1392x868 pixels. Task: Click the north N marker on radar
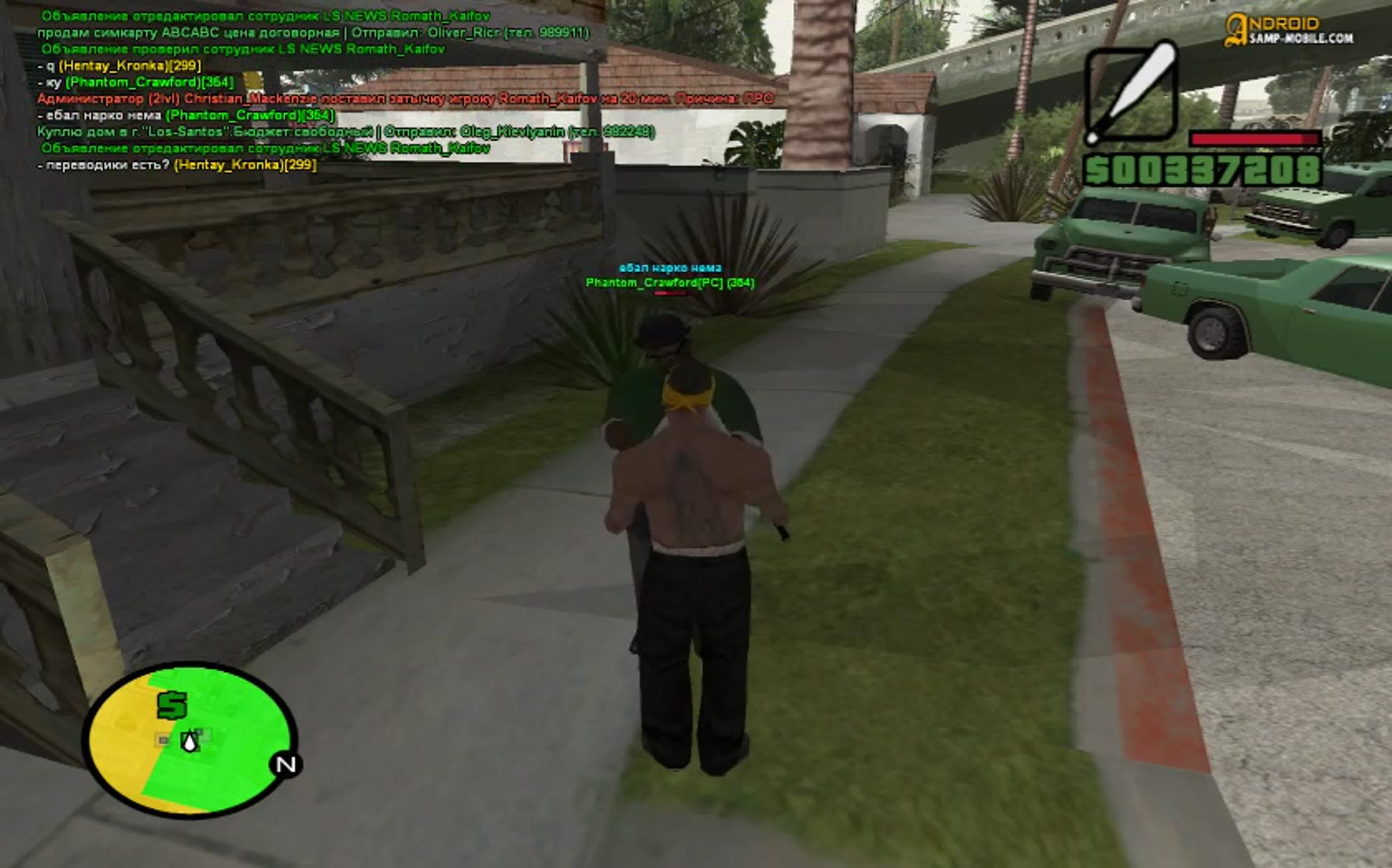286,765
